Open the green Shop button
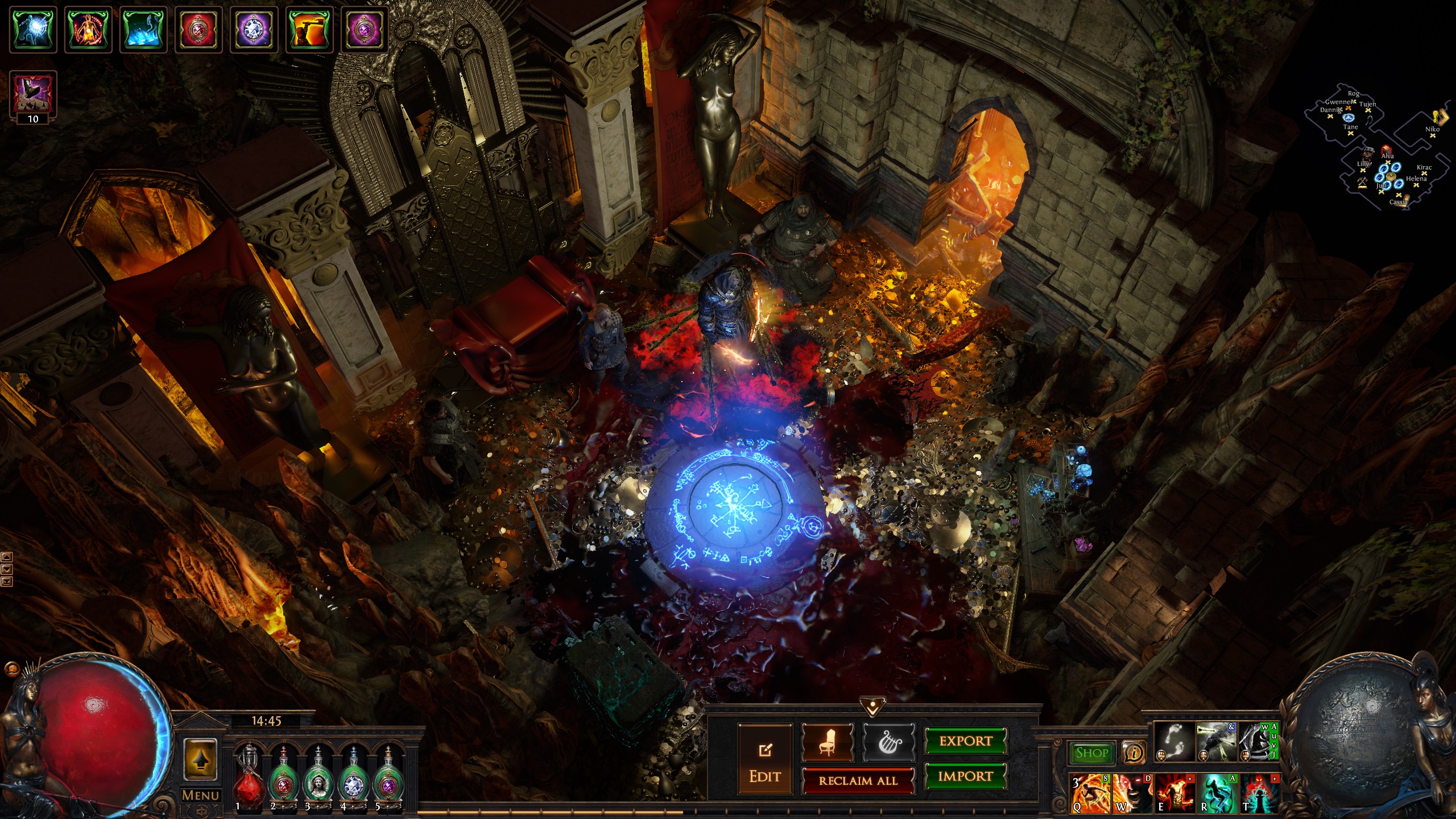1456x819 pixels. [x=1091, y=753]
